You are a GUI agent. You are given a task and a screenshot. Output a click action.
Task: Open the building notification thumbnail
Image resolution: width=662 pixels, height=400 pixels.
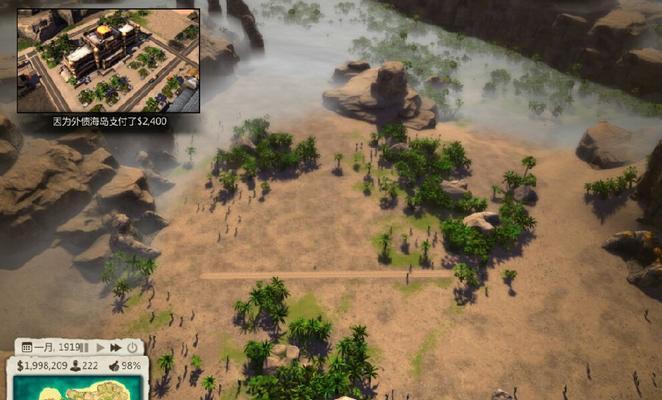tap(108, 60)
